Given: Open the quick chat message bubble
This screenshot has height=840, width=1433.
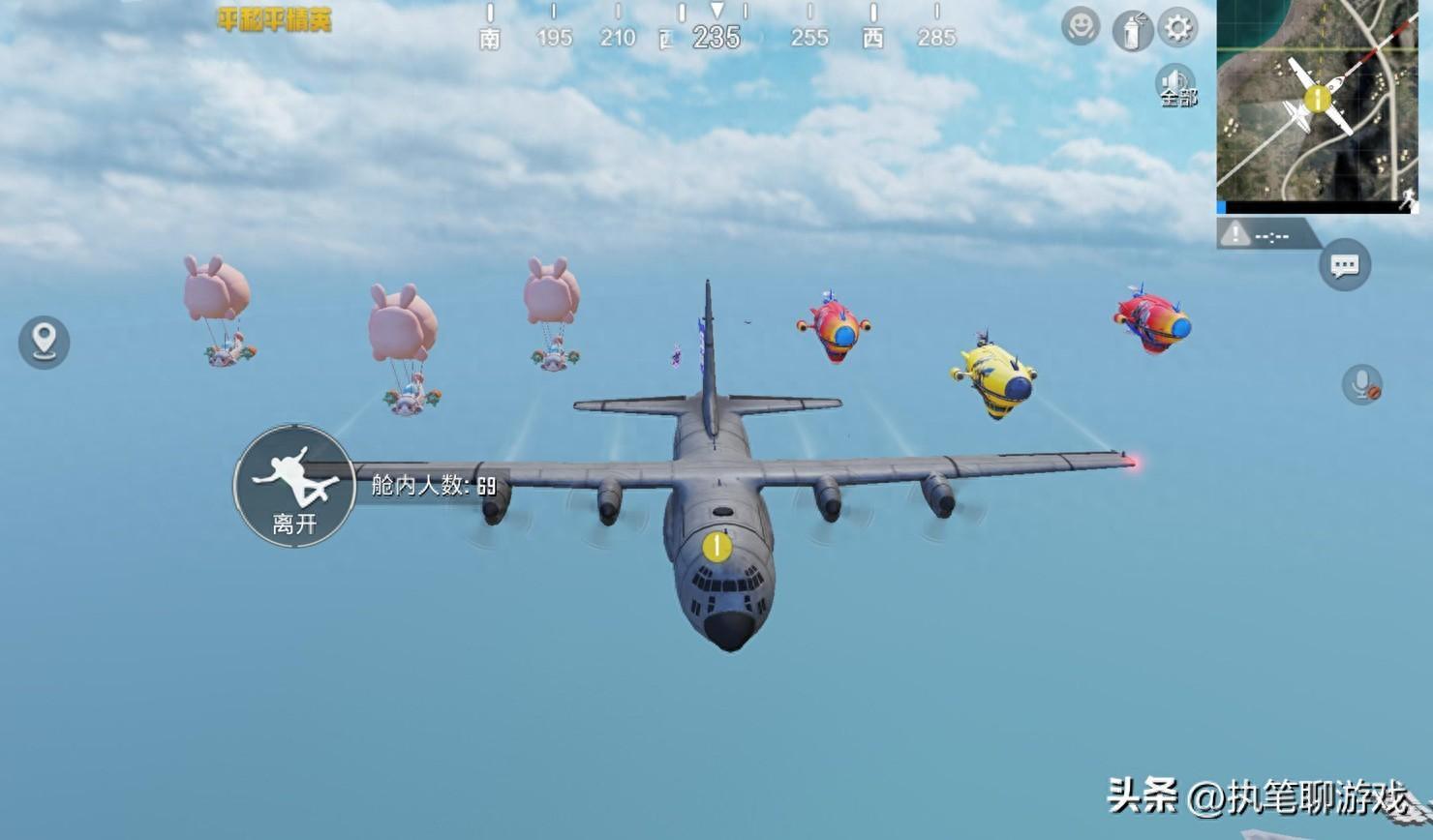Looking at the screenshot, I should click(x=1345, y=265).
